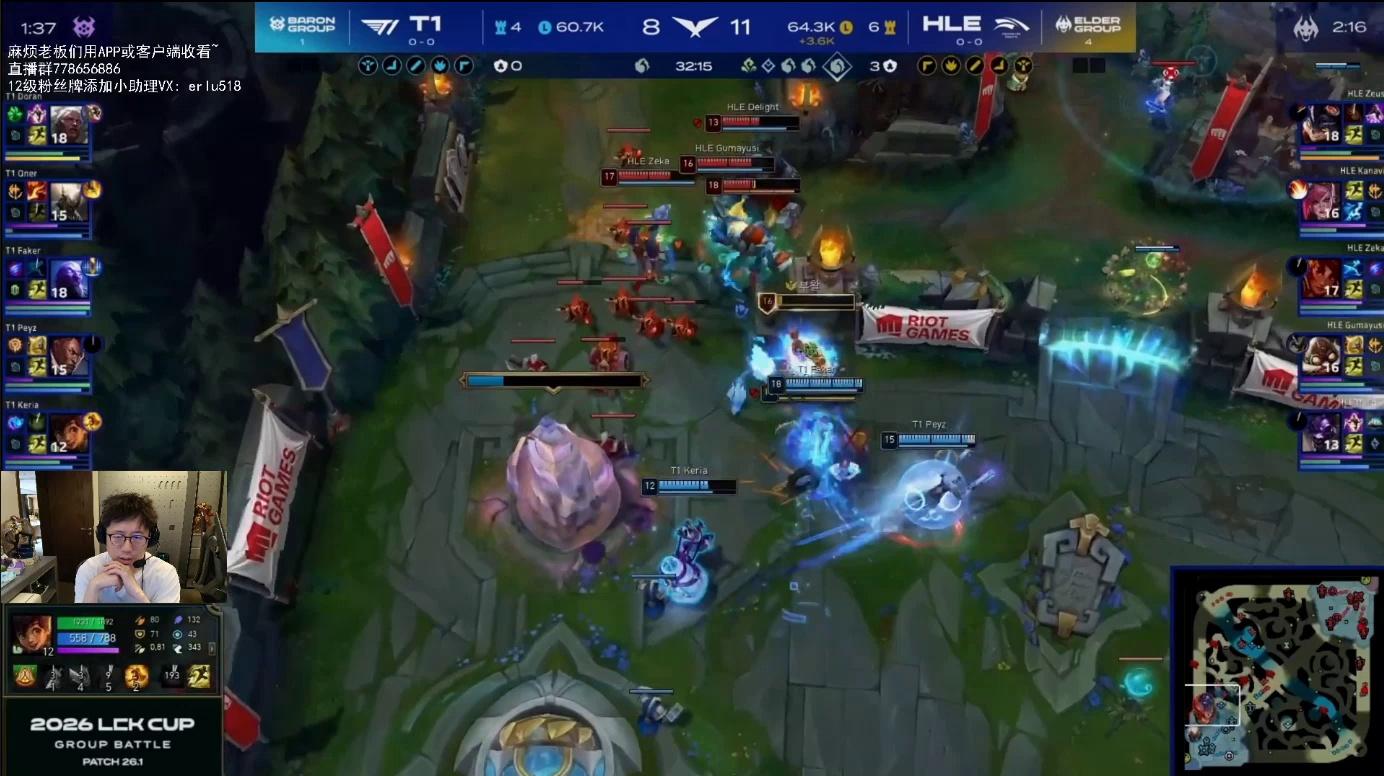Select T1 Keria's champion portrait
Screen dimensions: 1384x776
[x=65, y=433]
